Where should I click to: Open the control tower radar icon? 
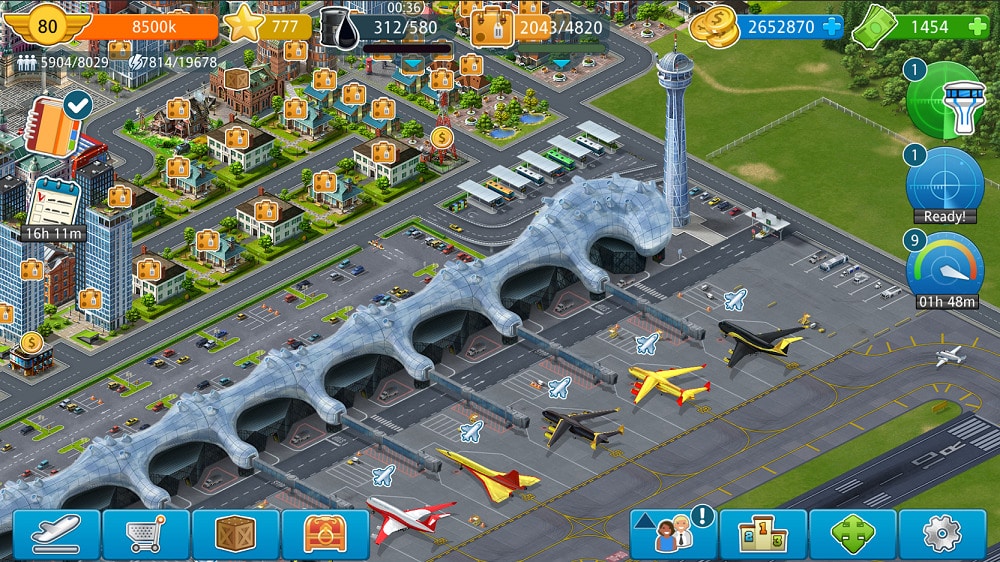pyautogui.click(x=946, y=100)
